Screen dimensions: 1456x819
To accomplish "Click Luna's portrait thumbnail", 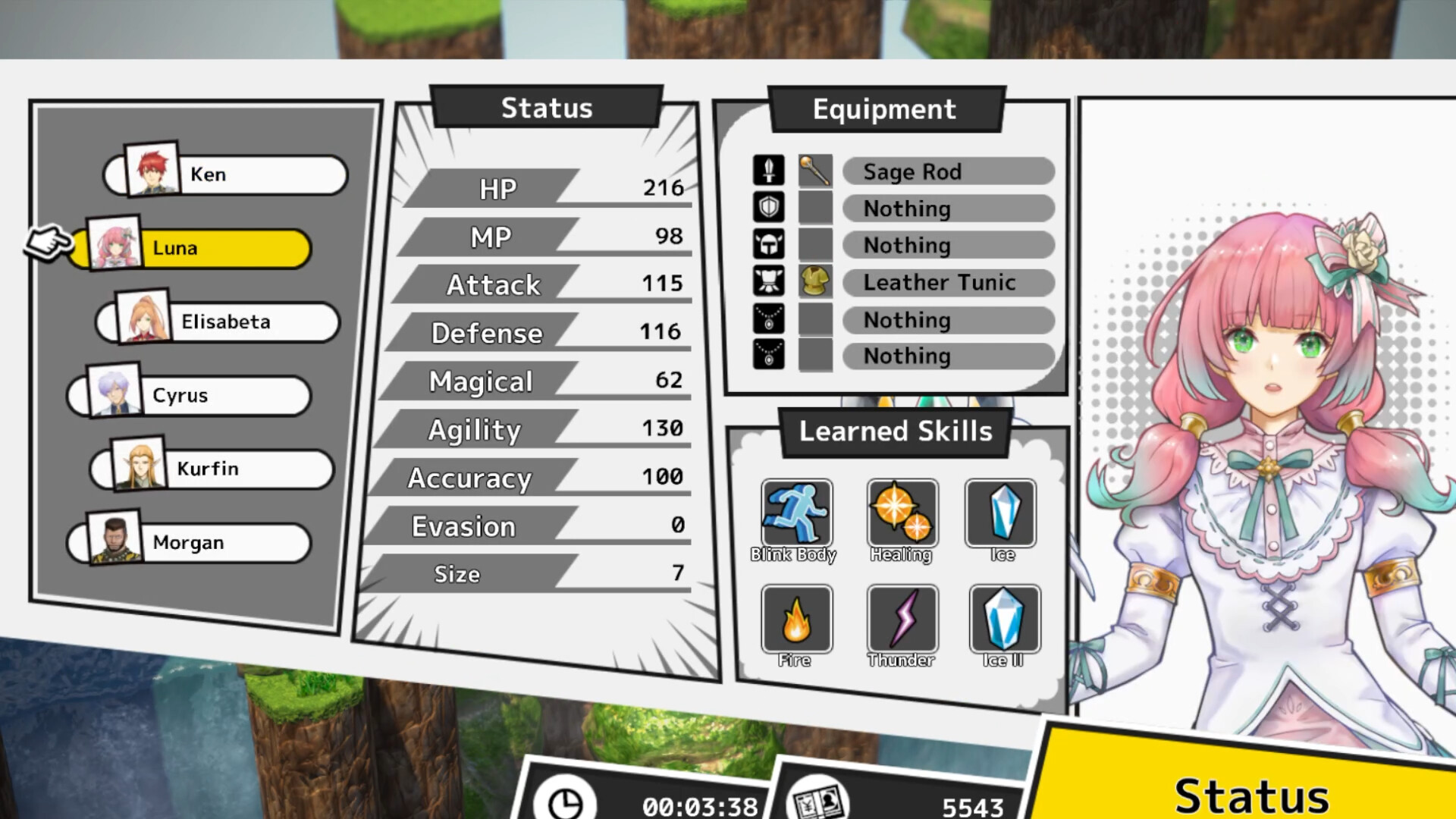I will coord(114,244).
